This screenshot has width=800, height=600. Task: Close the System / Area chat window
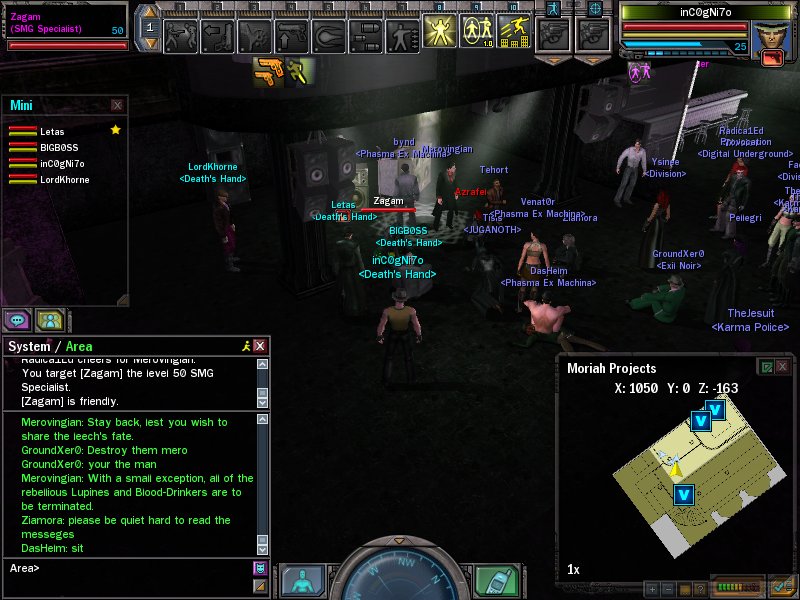(x=260, y=346)
